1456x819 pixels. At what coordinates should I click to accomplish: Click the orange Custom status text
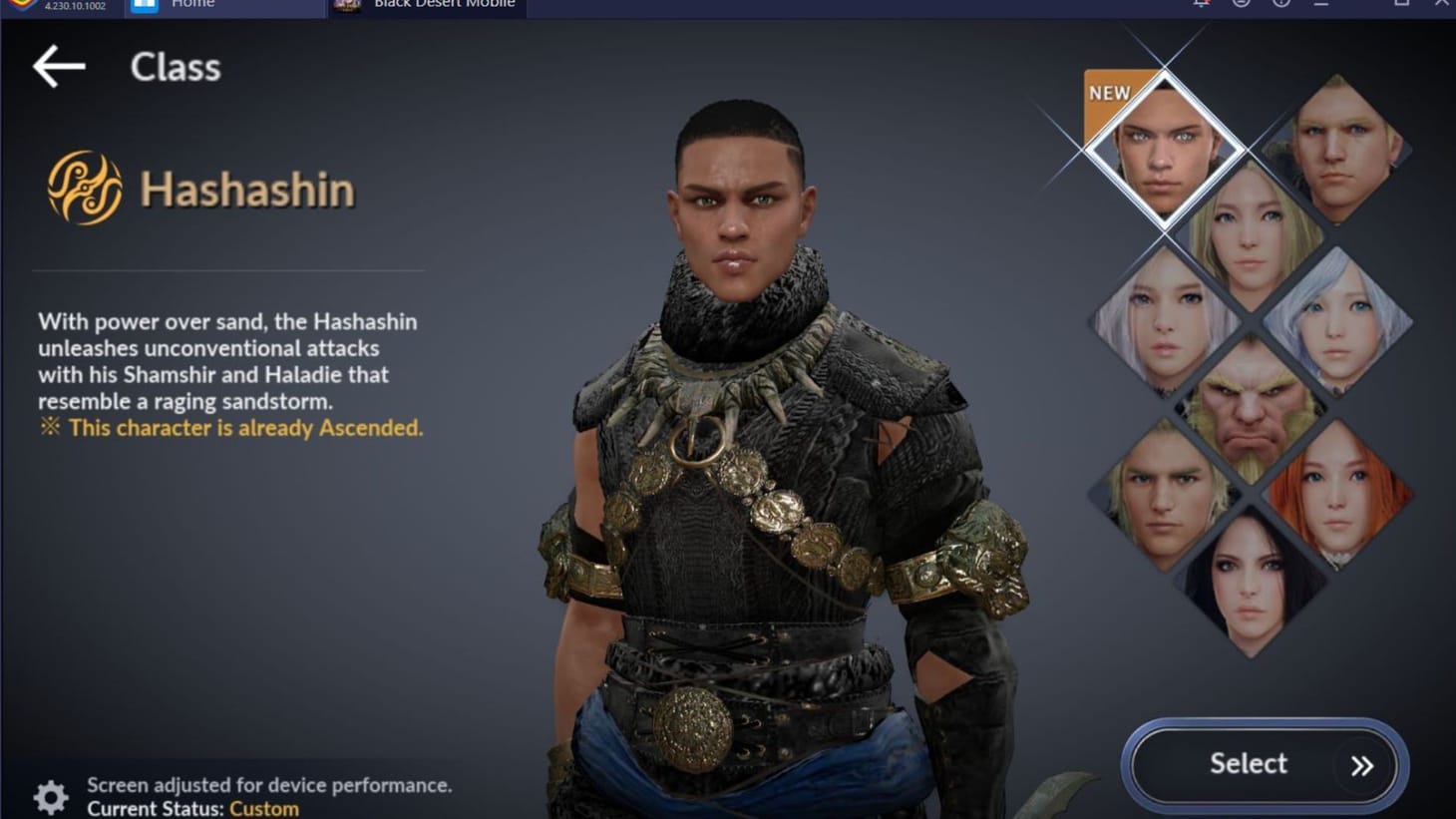(263, 808)
